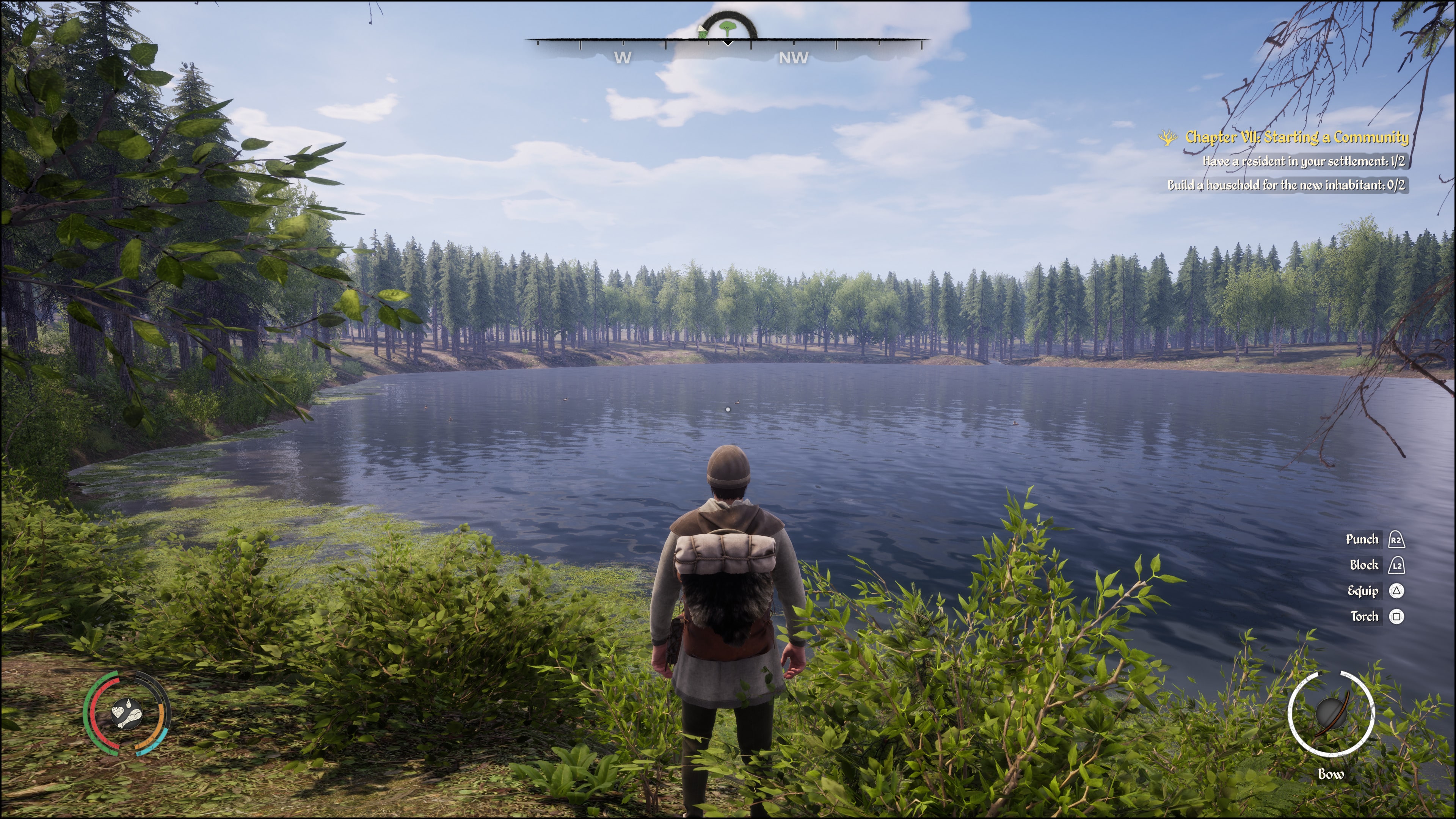
Task: Click the build a household objective
Action: (x=1286, y=185)
